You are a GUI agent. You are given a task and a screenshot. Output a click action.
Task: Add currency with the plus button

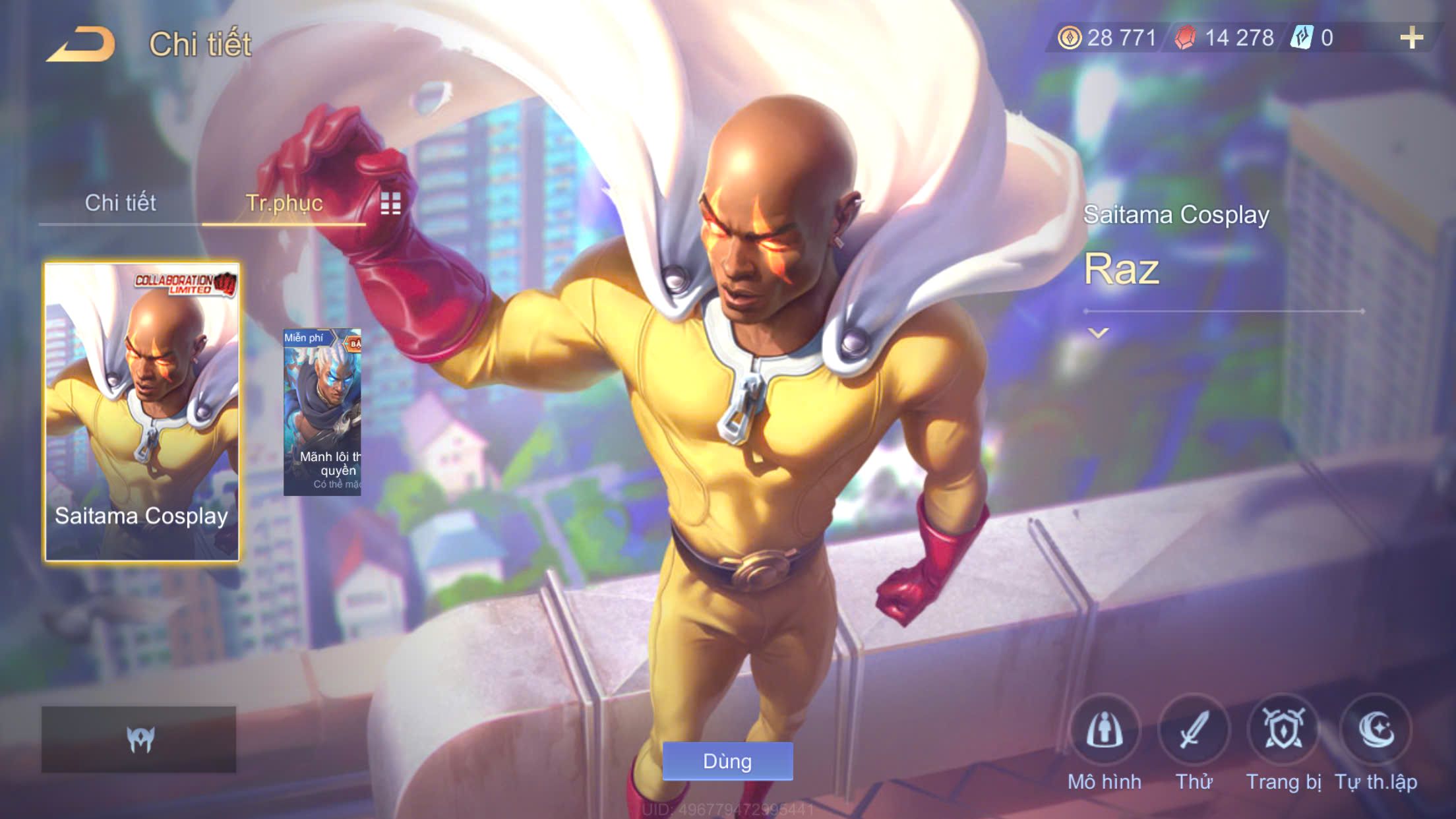point(1411,38)
